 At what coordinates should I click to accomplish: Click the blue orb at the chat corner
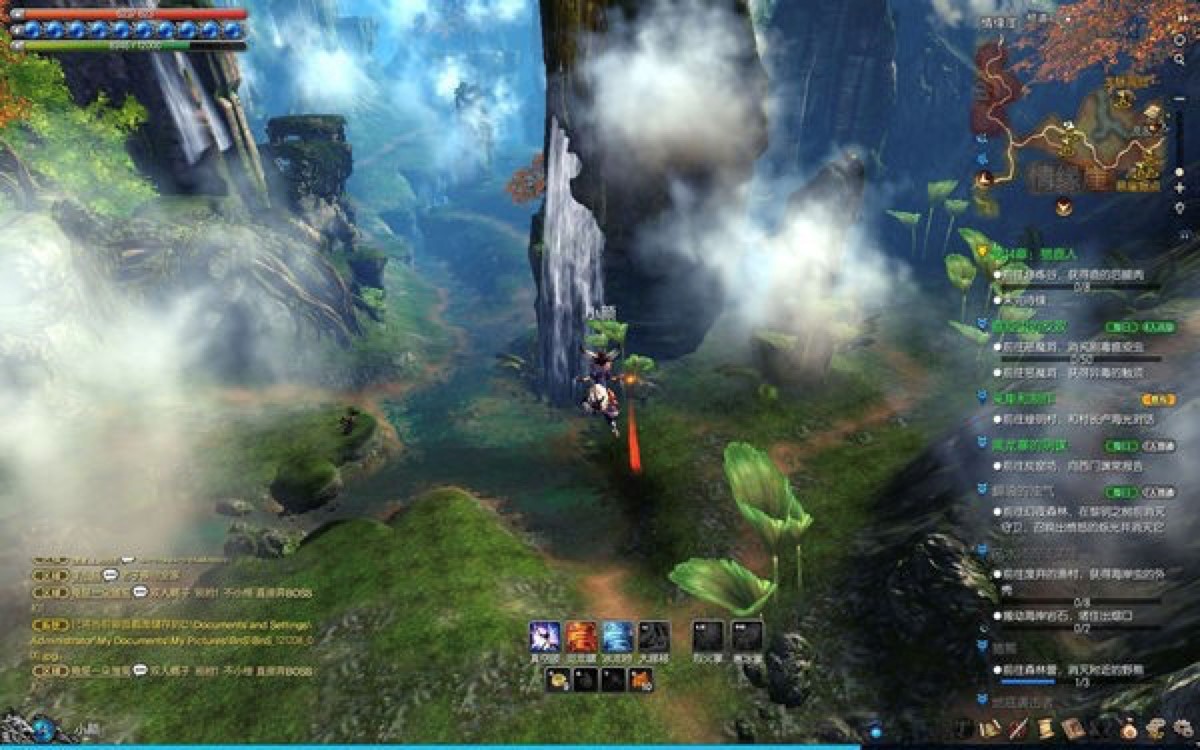[42, 729]
